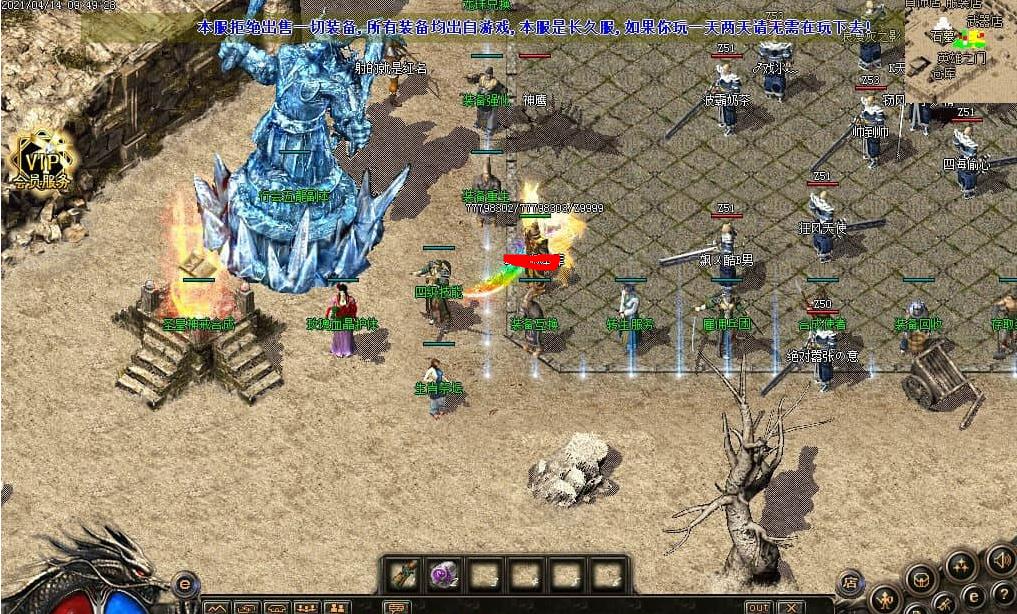Click the X button beside OUT
The height and width of the screenshot is (614, 1017).
[790, 607]
